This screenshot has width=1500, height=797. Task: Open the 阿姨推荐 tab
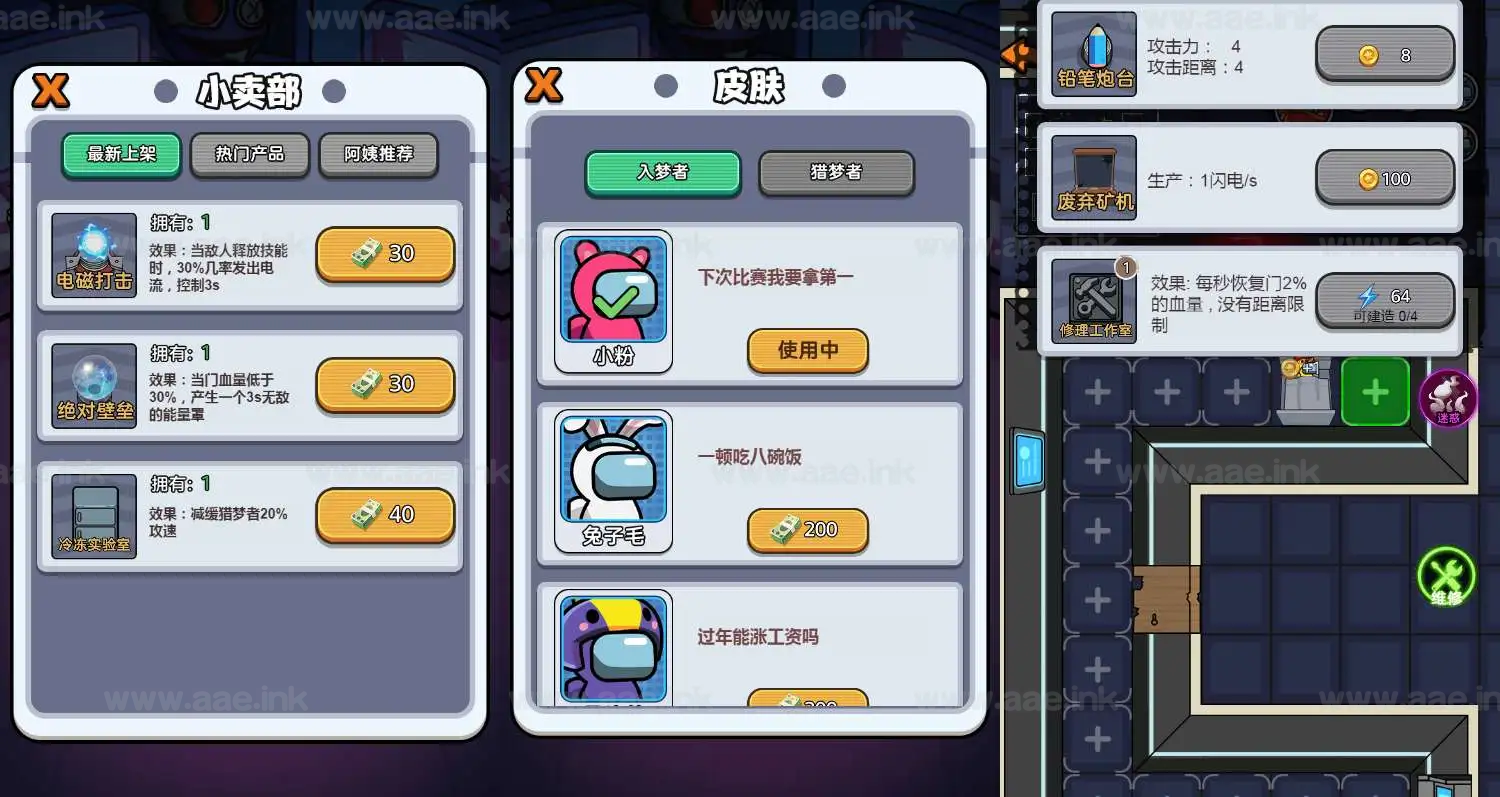pyautogui.click(x=378, y=154)
